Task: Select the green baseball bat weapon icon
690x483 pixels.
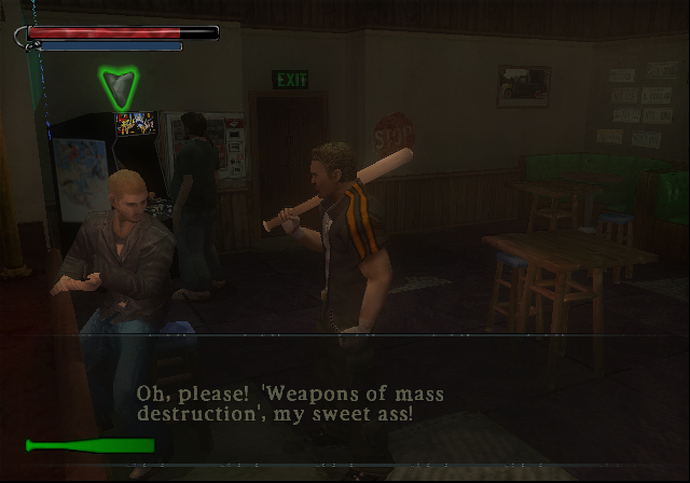Action: coord(90,445)
